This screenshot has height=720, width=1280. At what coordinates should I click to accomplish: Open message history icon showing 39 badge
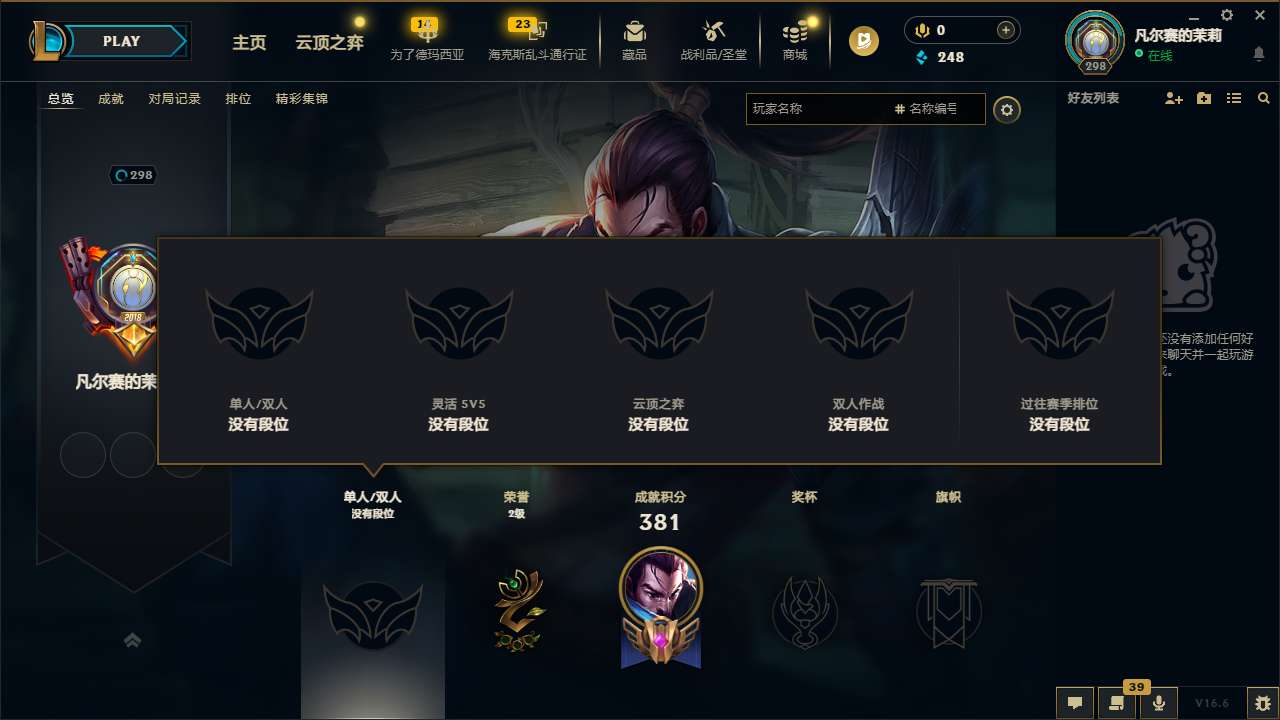1117,702
